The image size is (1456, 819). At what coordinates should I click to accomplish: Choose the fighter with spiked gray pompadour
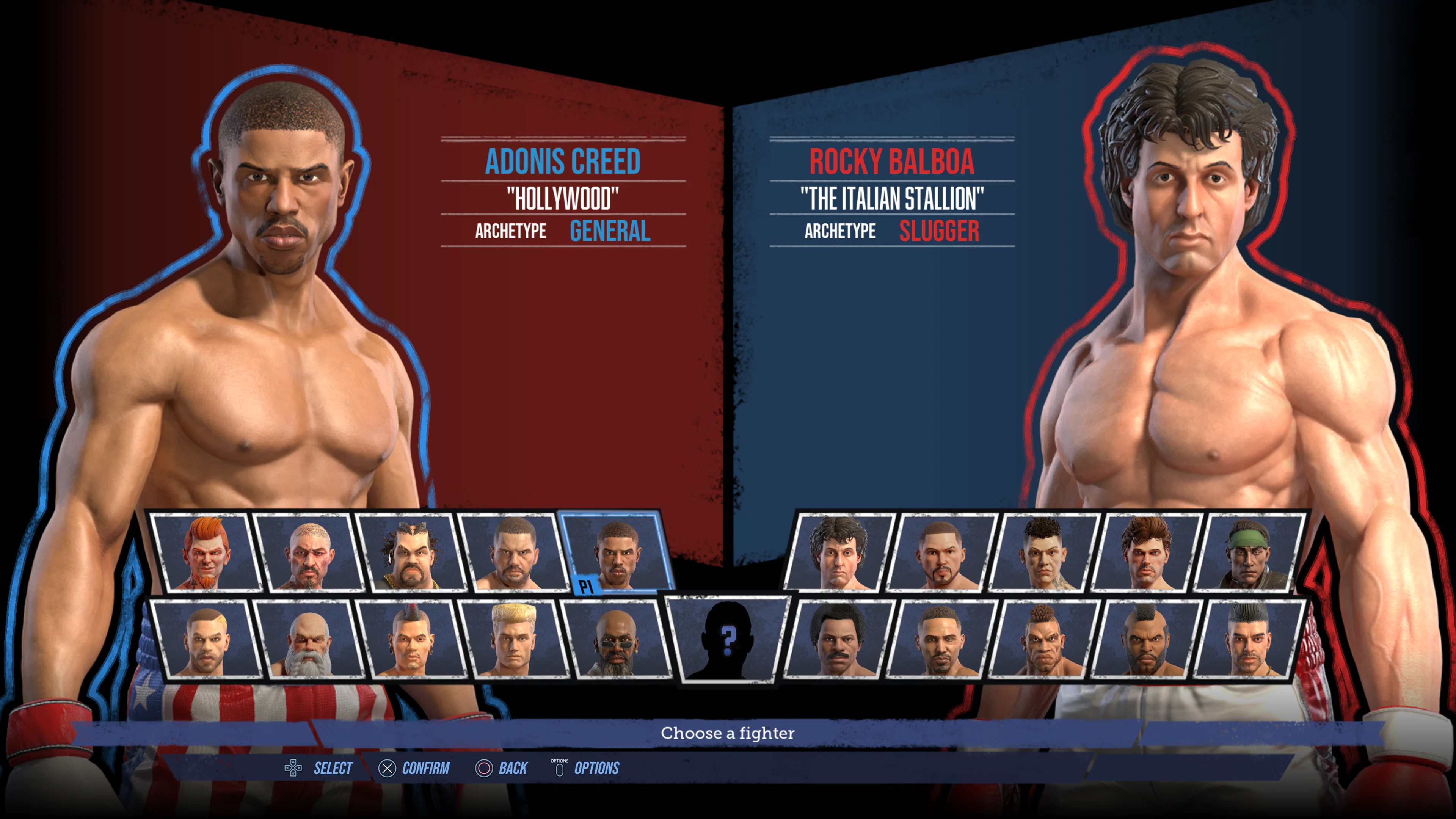click(1249, 639)
